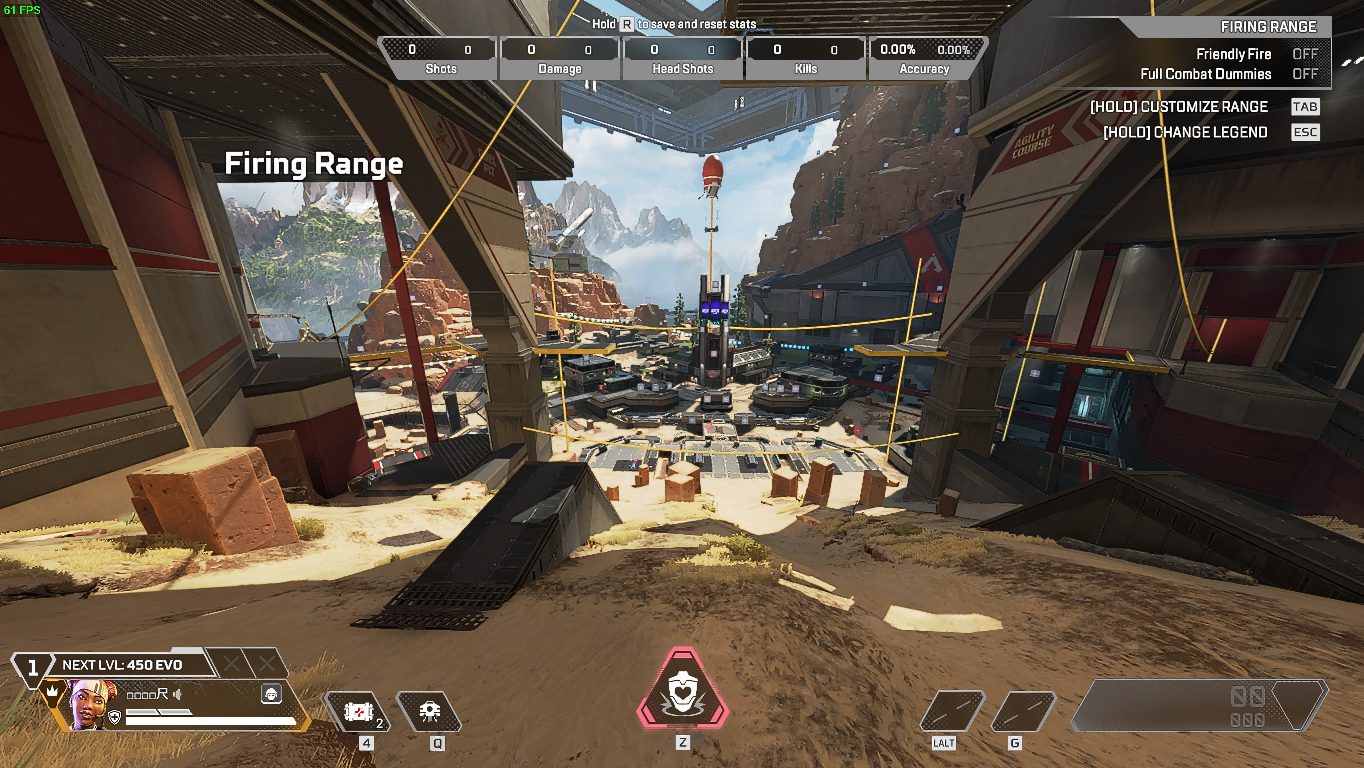Select the empty weapon ammo panel
Image resolution: width=1364 pixels, height=768 pixels.
click(x=1200, y=705)
